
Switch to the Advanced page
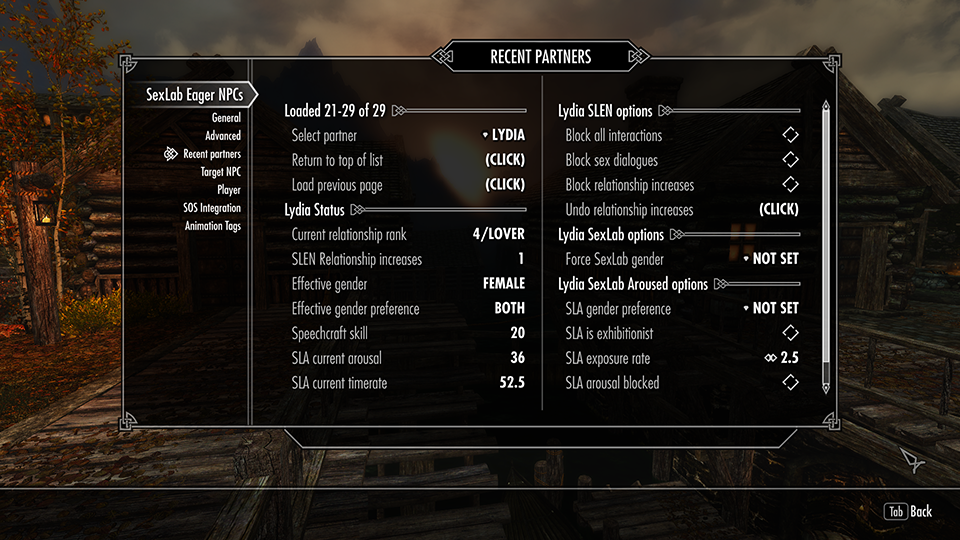(223, 136)
